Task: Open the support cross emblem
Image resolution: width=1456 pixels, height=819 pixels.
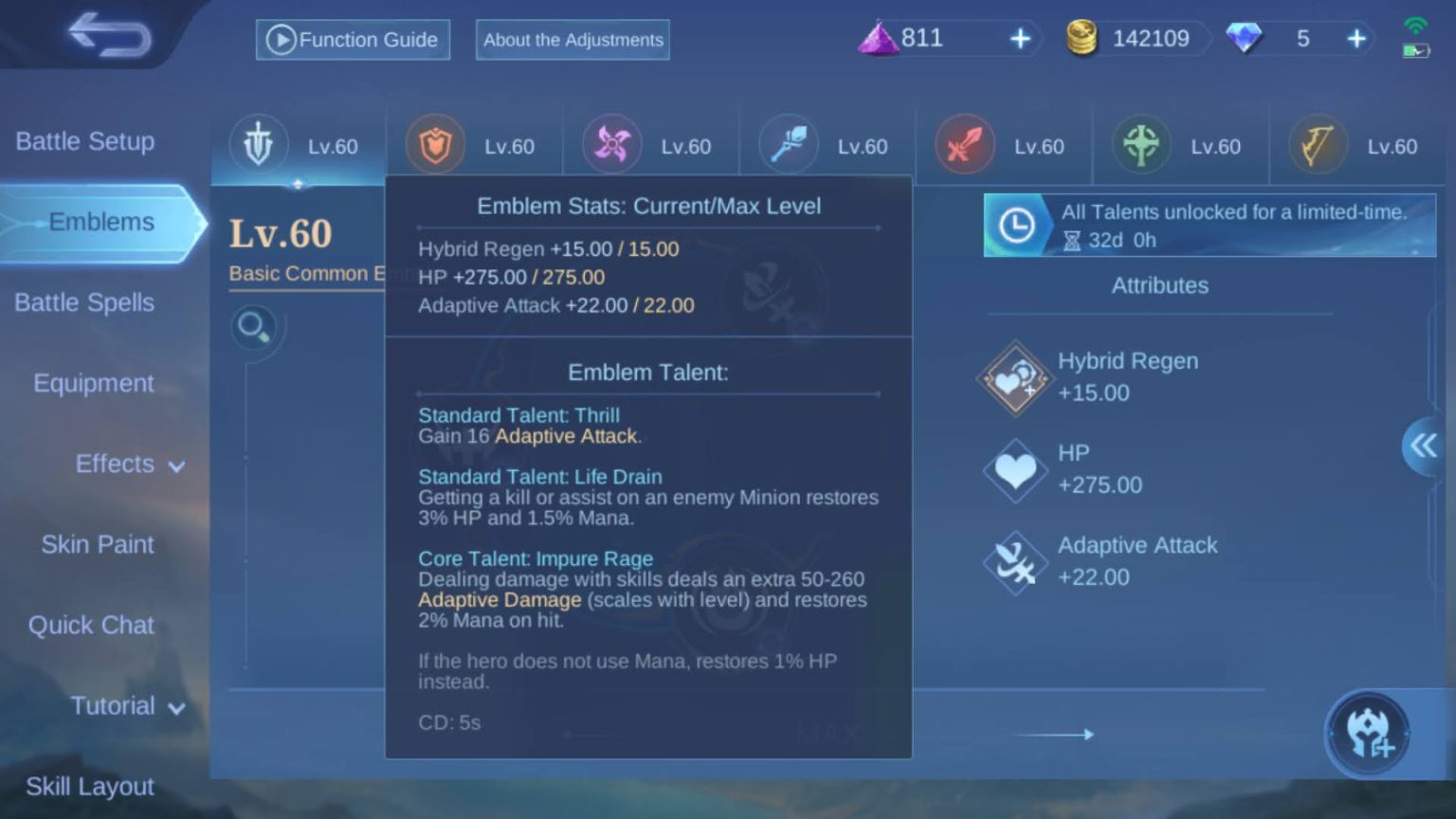Action: pyautogui.click(x=1140, y=144)
